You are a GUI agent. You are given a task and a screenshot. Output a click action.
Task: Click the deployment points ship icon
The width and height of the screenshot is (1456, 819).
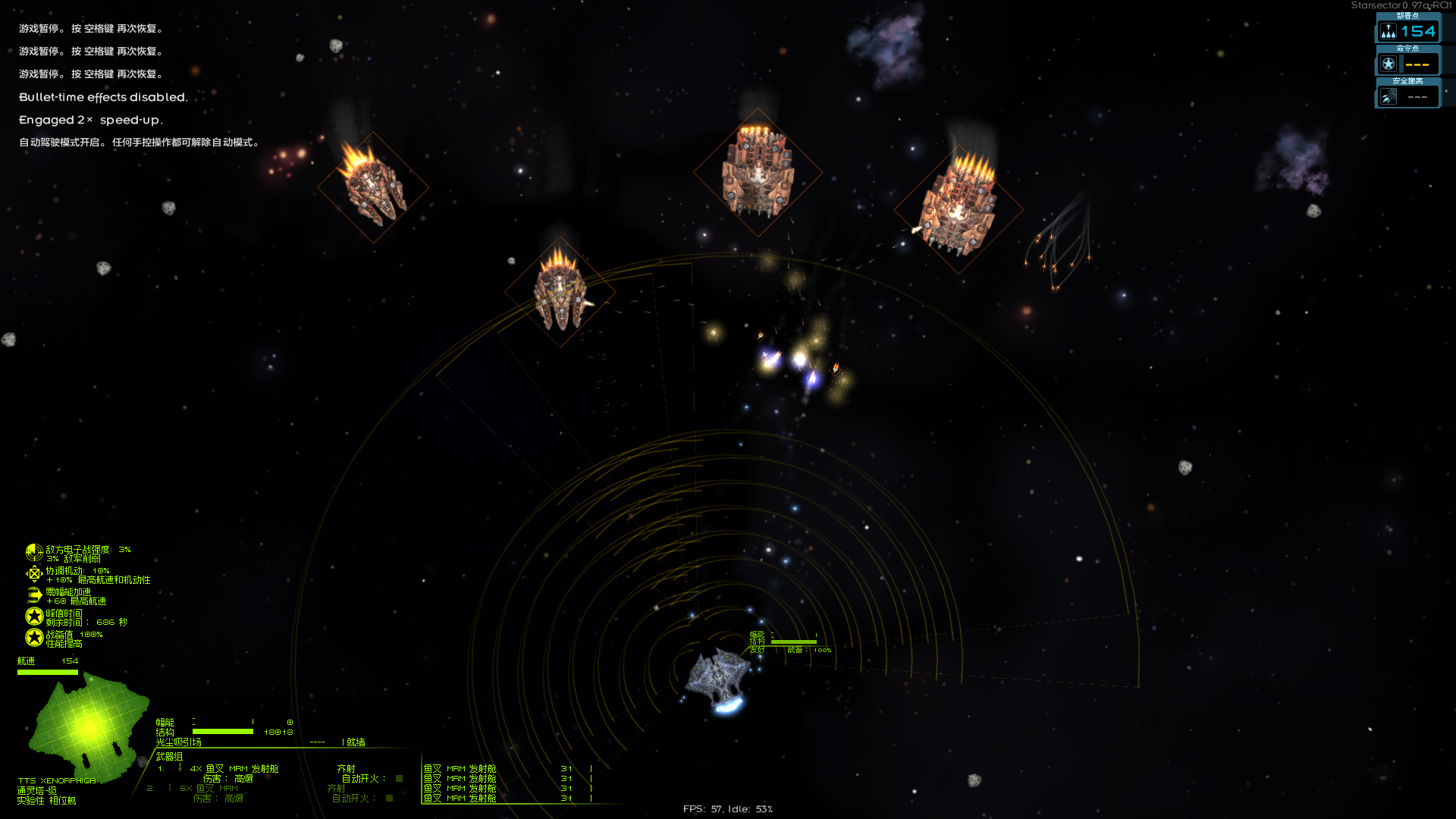(1389, 31)
